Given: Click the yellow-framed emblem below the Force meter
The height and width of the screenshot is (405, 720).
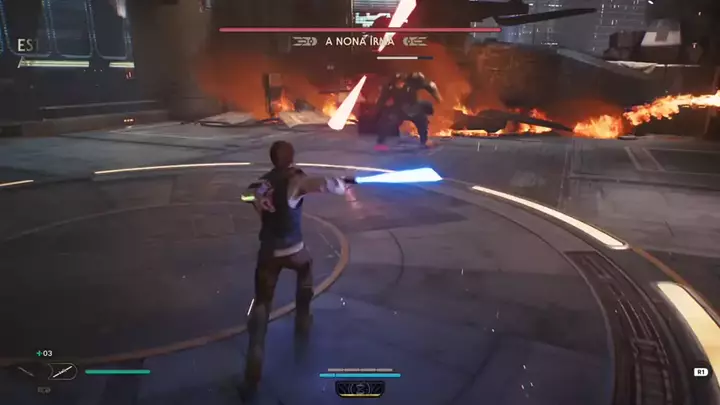Looking at the screenshot, I should (360, 388).
